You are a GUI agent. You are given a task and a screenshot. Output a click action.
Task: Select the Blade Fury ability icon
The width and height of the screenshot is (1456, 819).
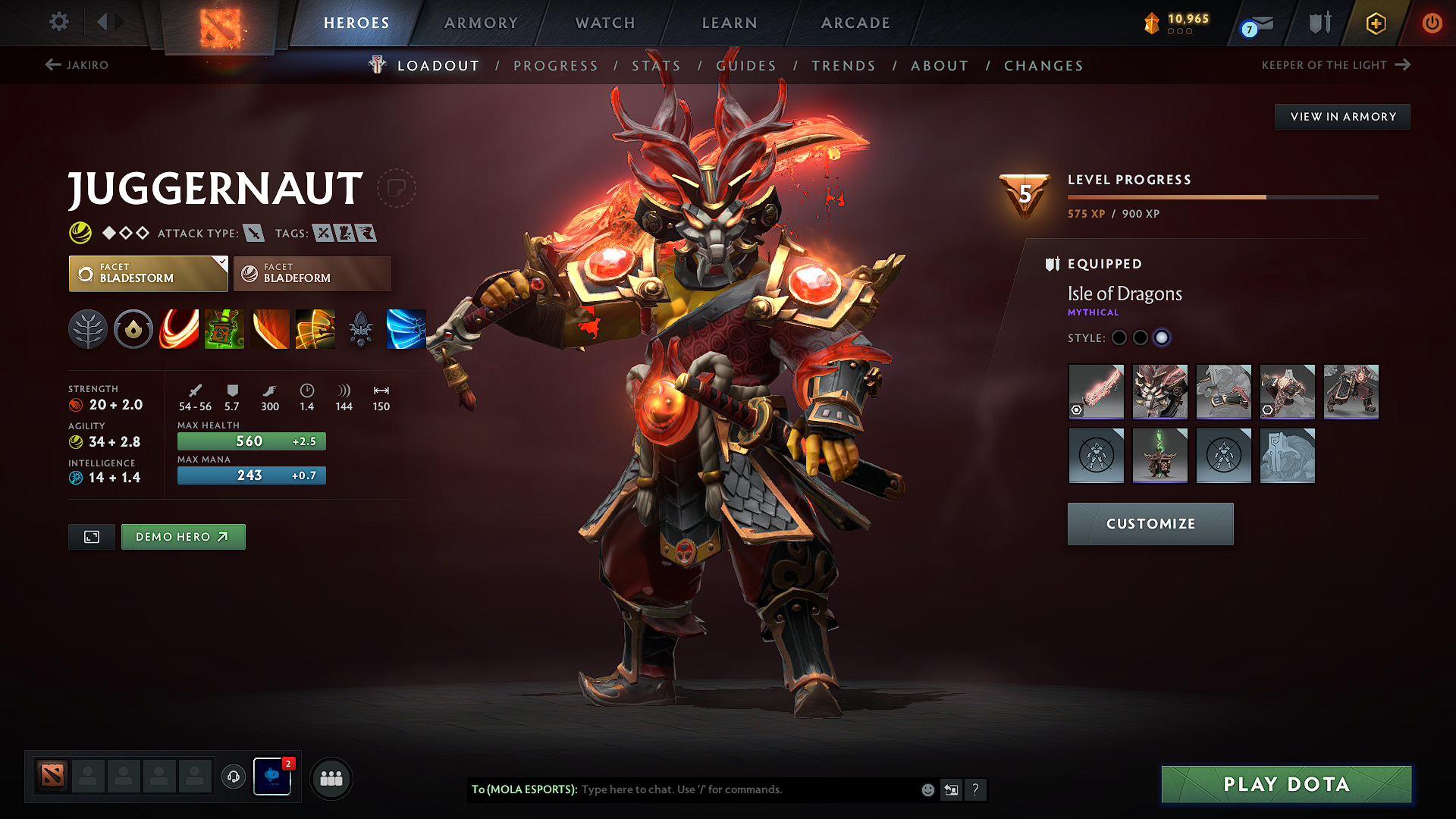click(179, 329)
